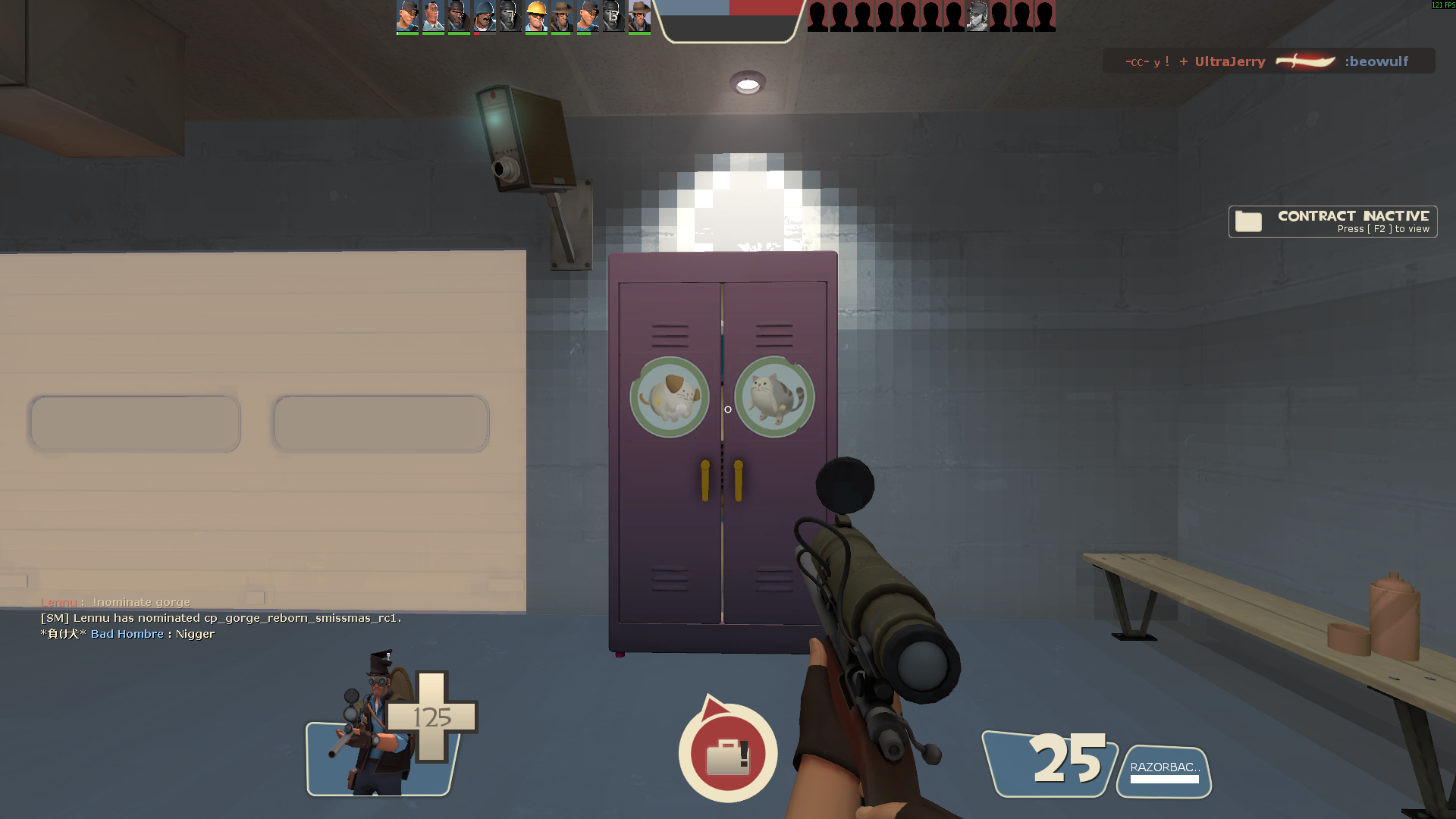Open the Contract Inactive panel
The width and height of the screenshot is (1456, 819).
pyautogui.click(x=1332, y=221)
